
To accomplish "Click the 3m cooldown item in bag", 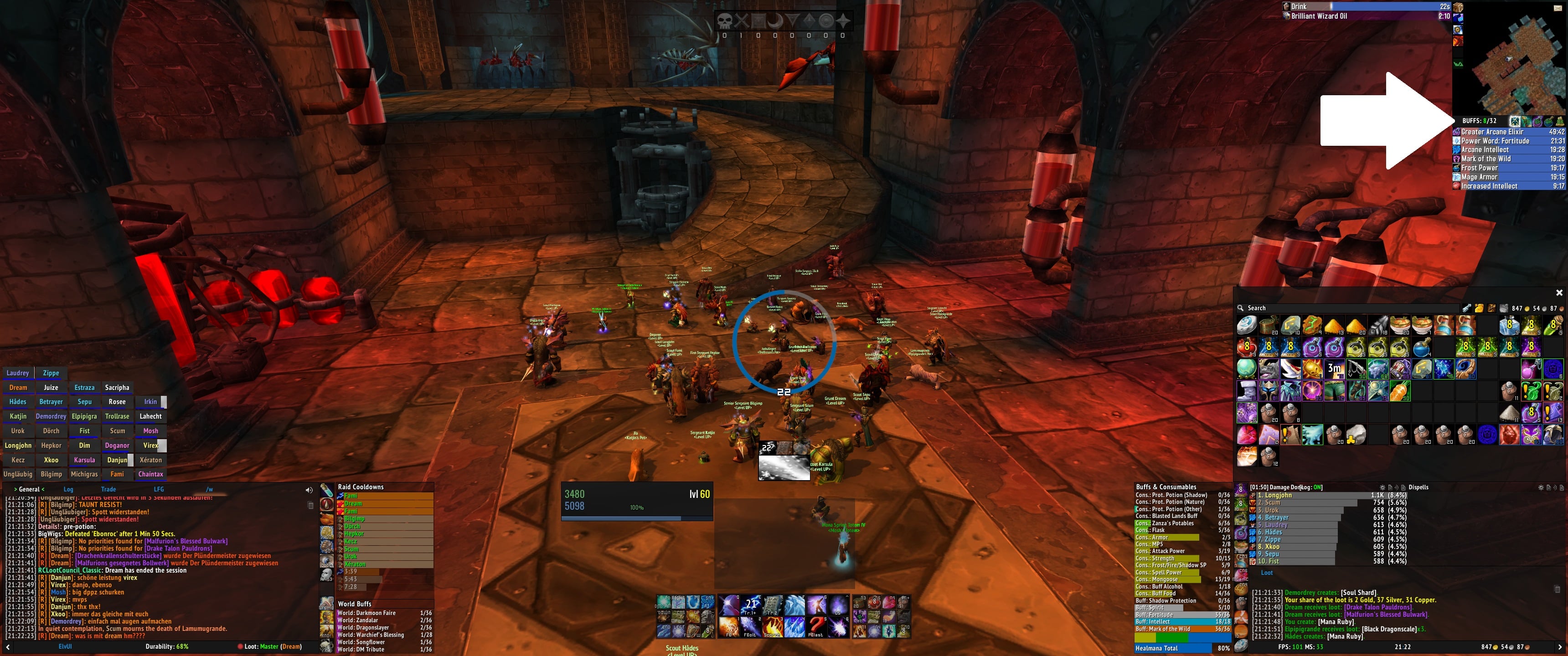I will point(1334,369).
